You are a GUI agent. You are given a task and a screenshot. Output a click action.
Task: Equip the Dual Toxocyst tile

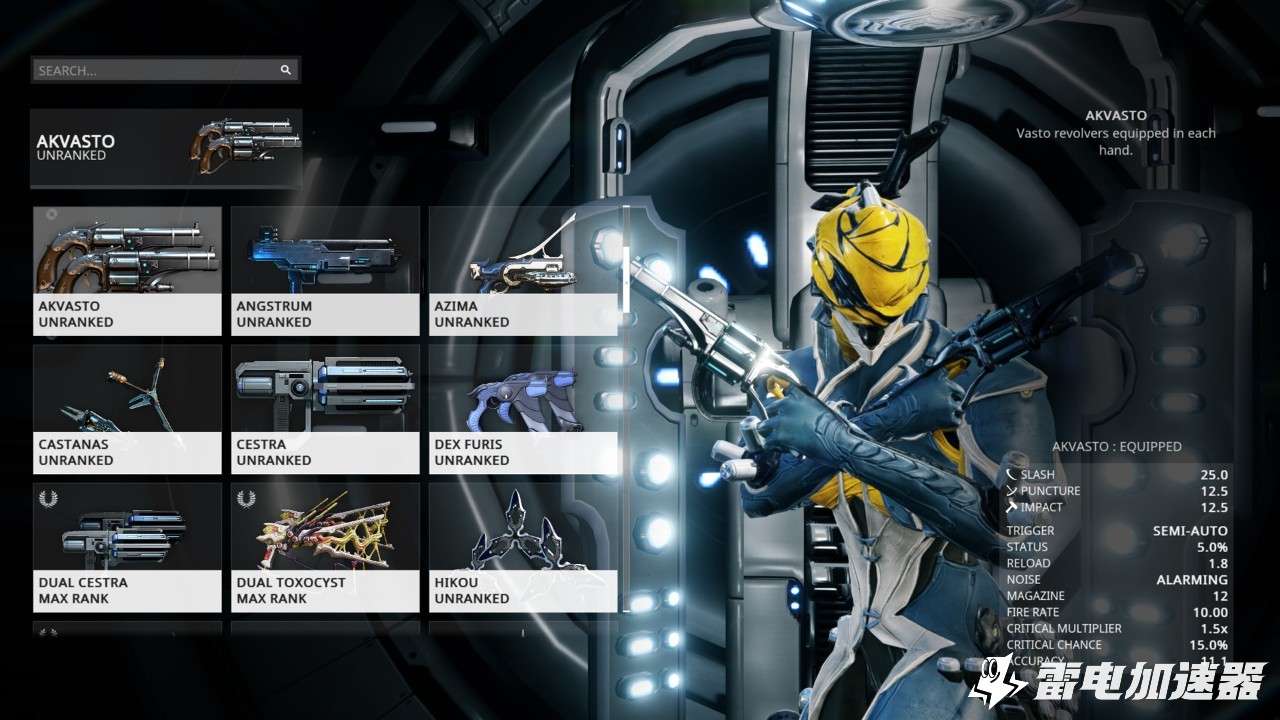point(325,547)
